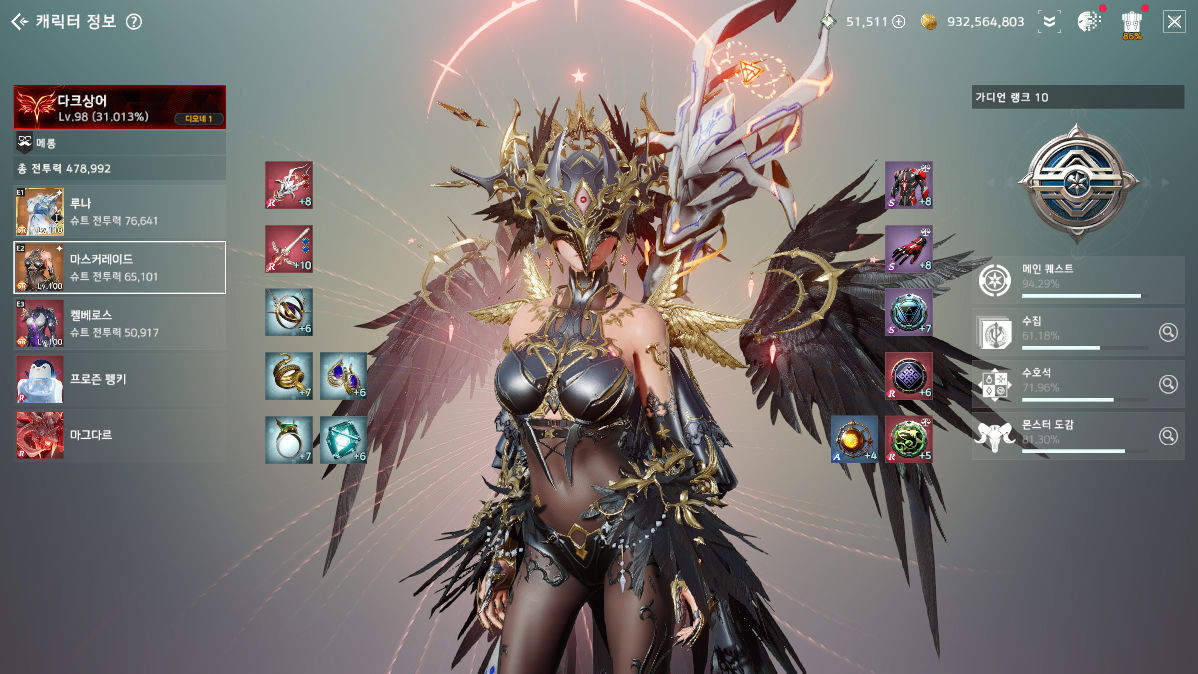
Task: Select the golden serpent ring slot
Action: tap(289, 376)
